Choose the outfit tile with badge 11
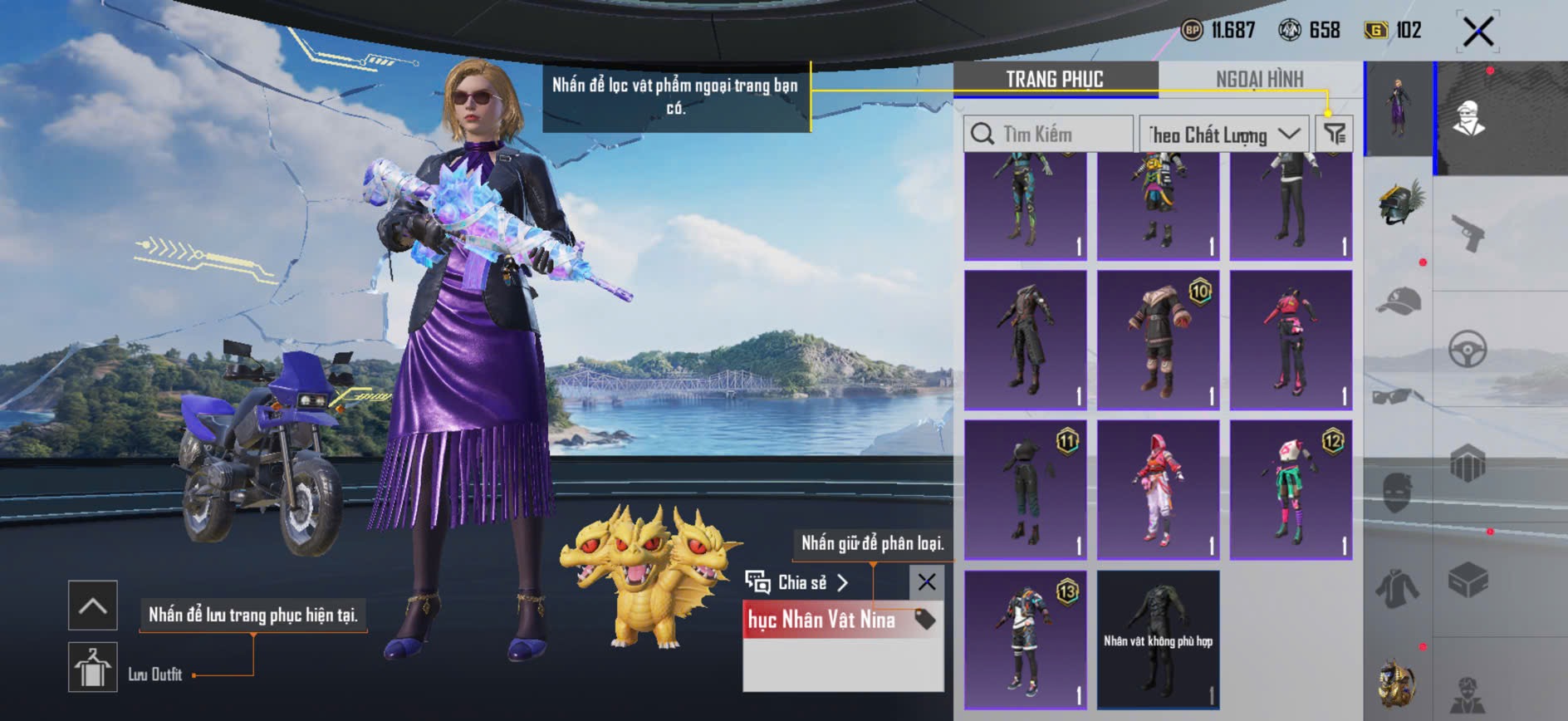The image size is (1568, 721). 1025,489
